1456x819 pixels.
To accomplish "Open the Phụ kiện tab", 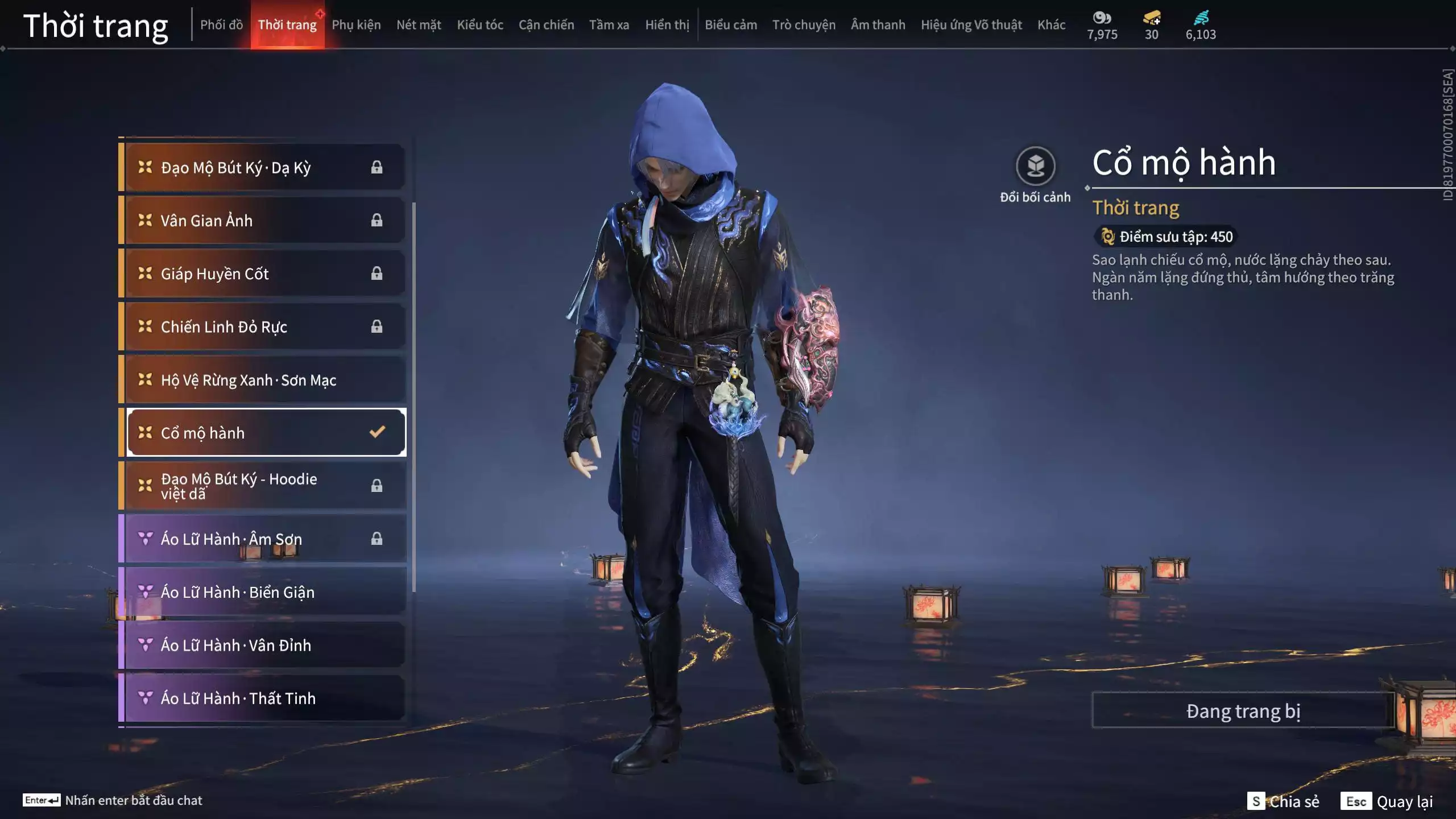I will point(356,25).
